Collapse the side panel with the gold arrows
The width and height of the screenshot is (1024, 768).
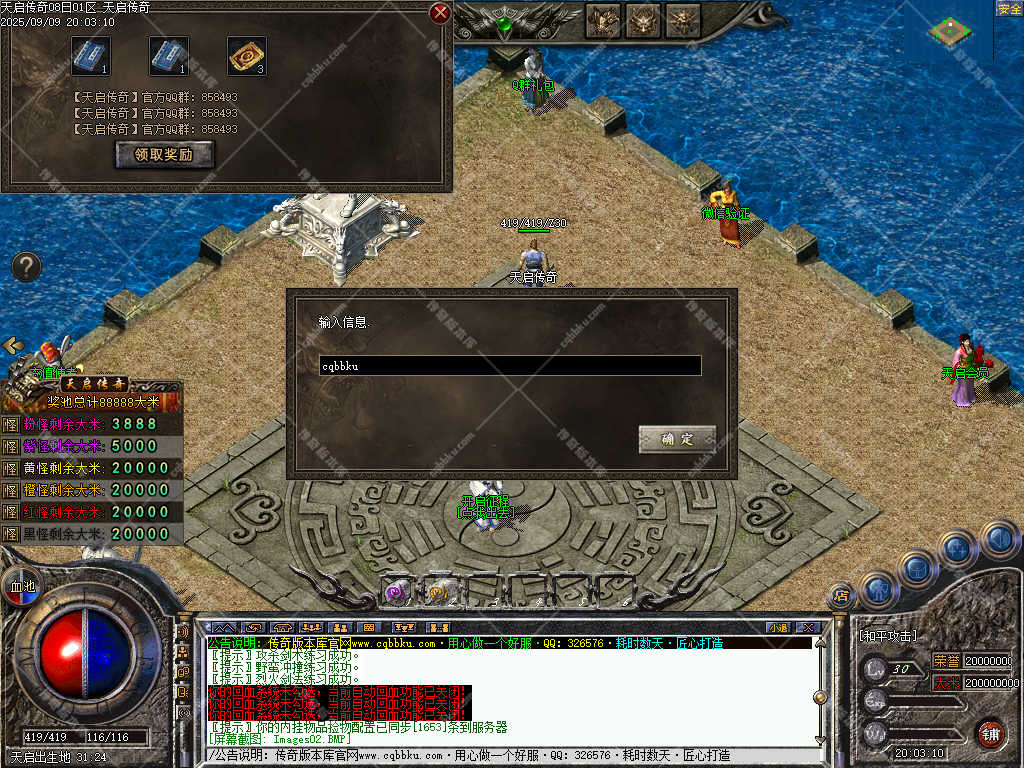point(13,345)
